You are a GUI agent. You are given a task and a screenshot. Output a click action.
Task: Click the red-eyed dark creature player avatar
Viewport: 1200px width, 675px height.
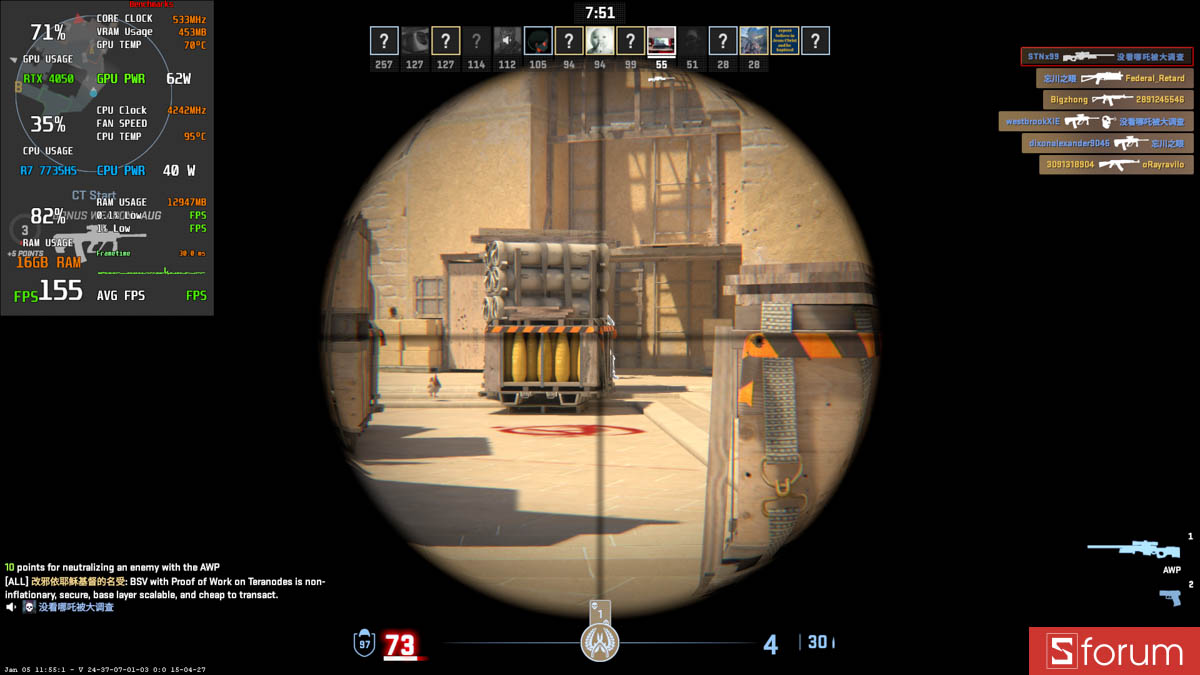[538, 41]
